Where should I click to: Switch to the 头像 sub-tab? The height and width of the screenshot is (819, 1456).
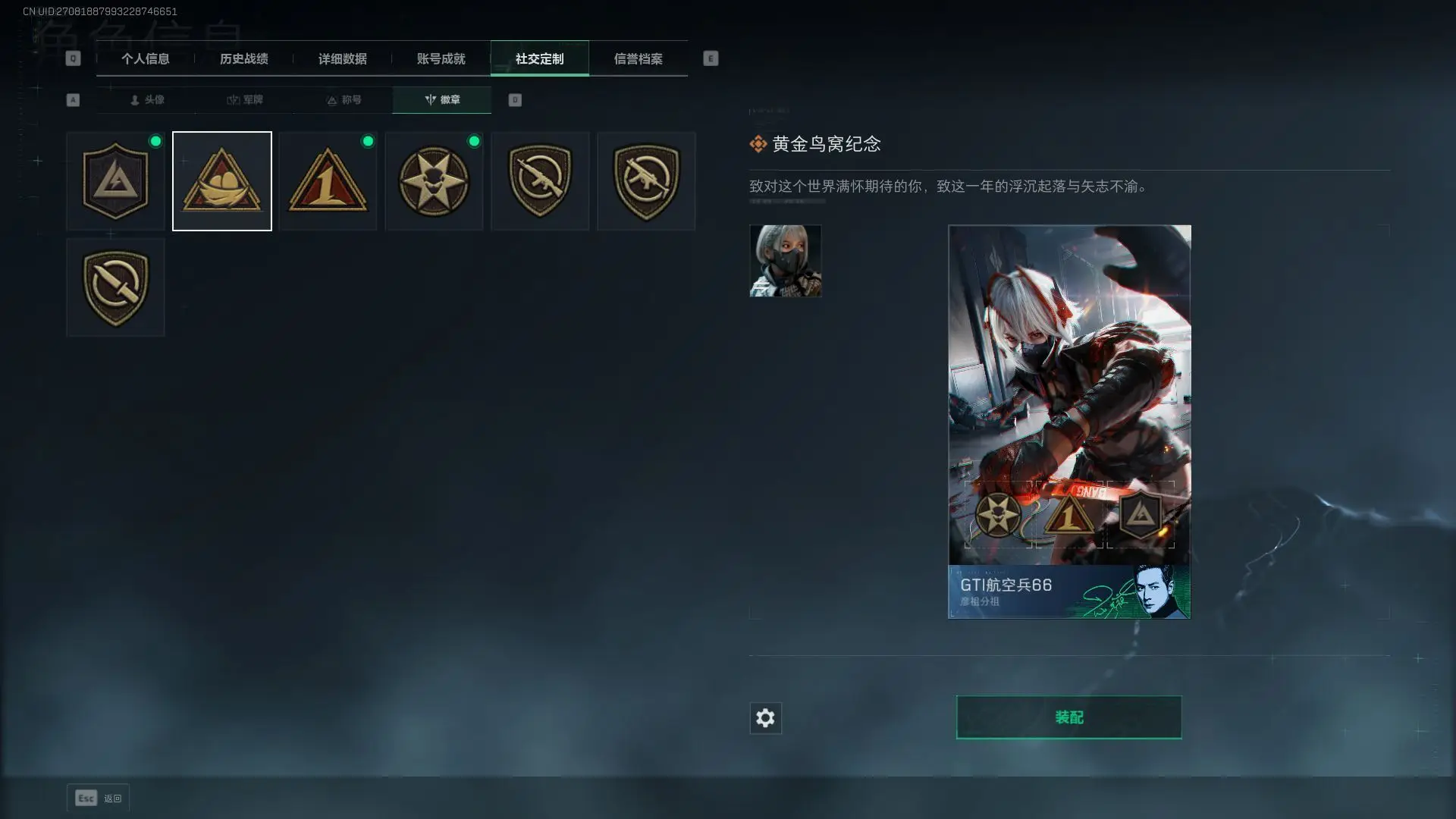146,100
